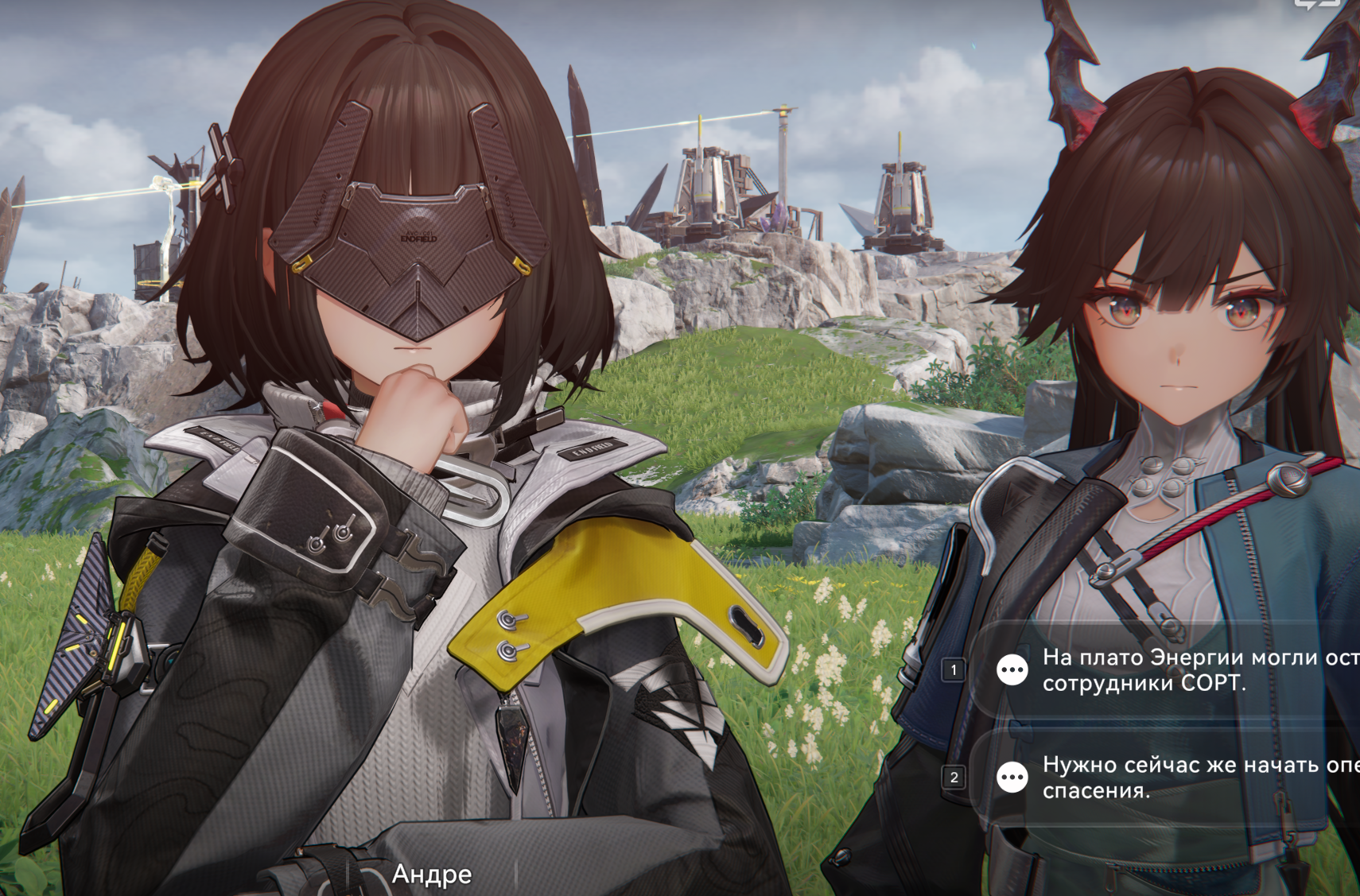The width and height of the screenshot is (1360, 896).
Task: Open the dialogue log speech-bubble icon
Action: 1316,4
